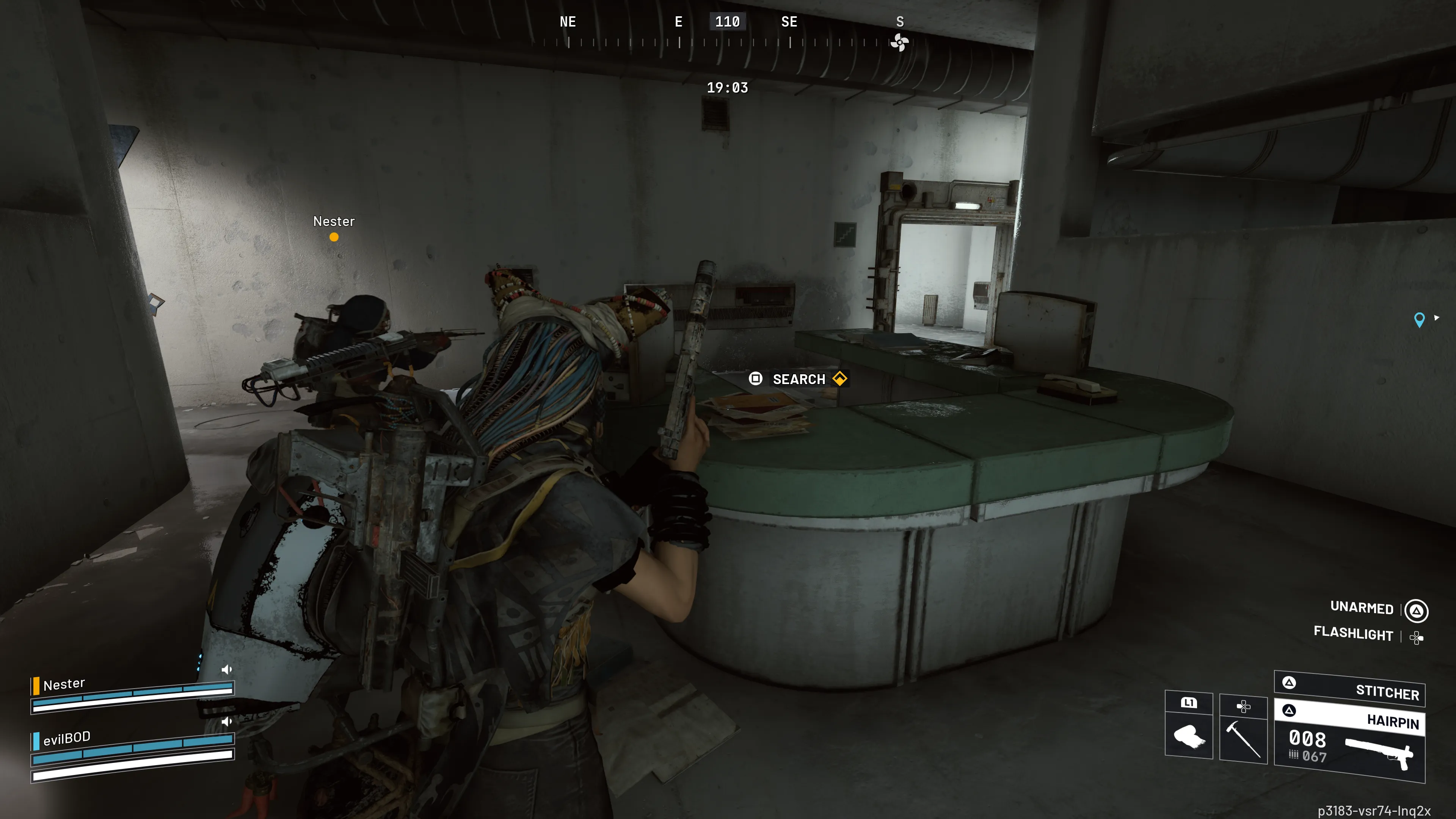Select the bandage consumable slot
This screenshot has width=1456, height=819.
coord(1189,735)
